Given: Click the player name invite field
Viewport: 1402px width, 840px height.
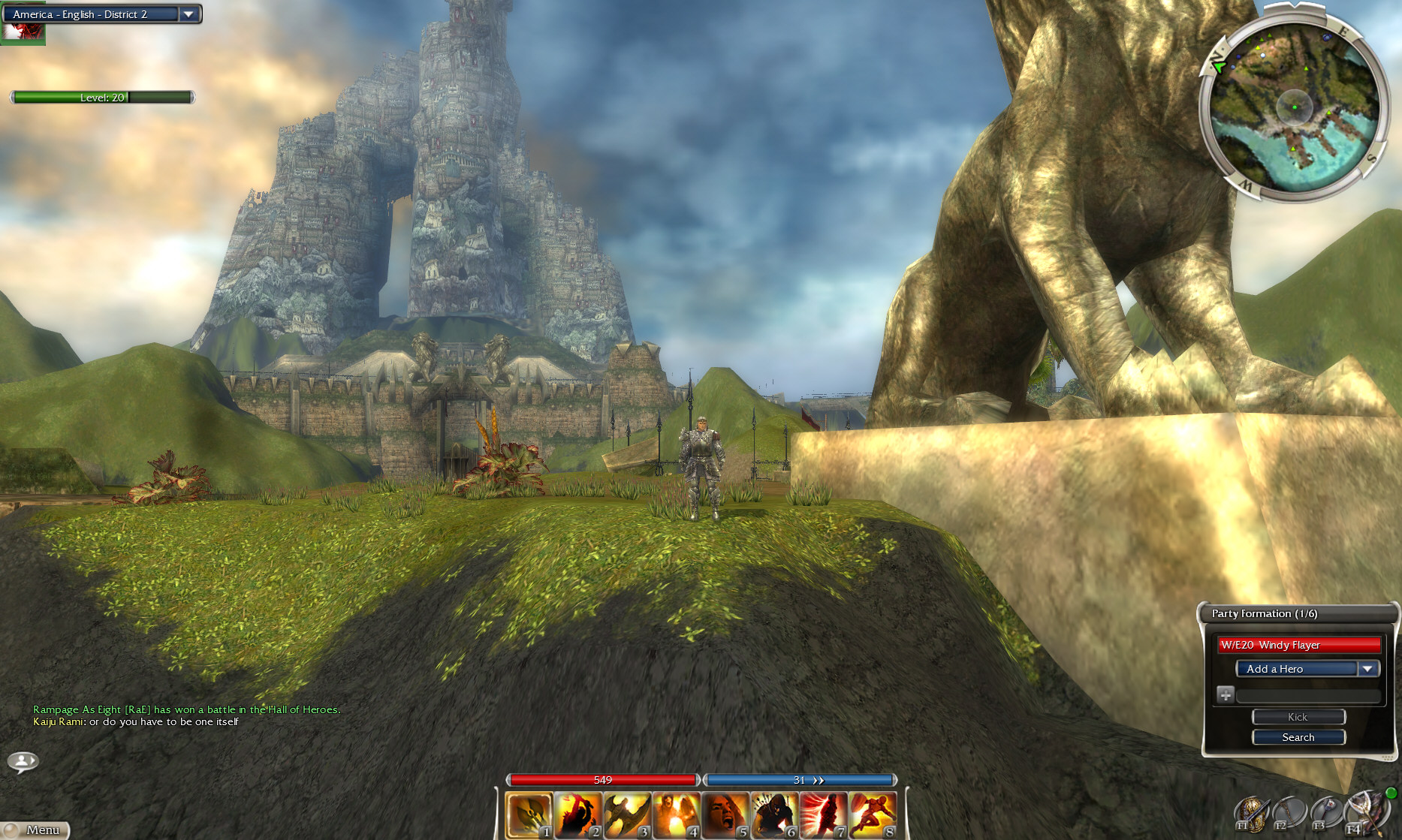Looking at the screenshot, I should pos(1309,695).
